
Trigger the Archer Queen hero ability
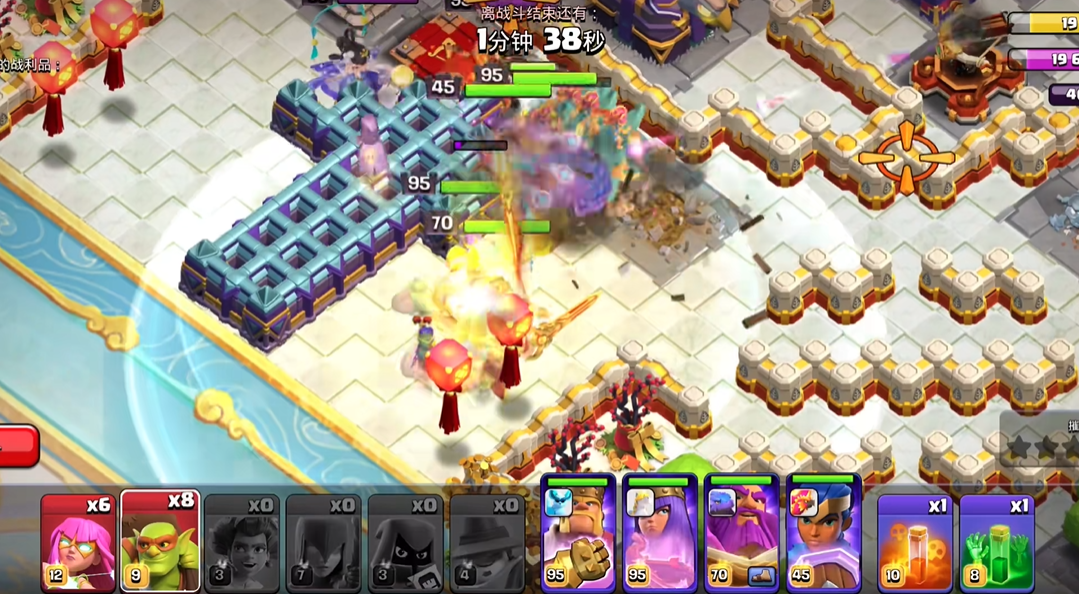(660, 533)
